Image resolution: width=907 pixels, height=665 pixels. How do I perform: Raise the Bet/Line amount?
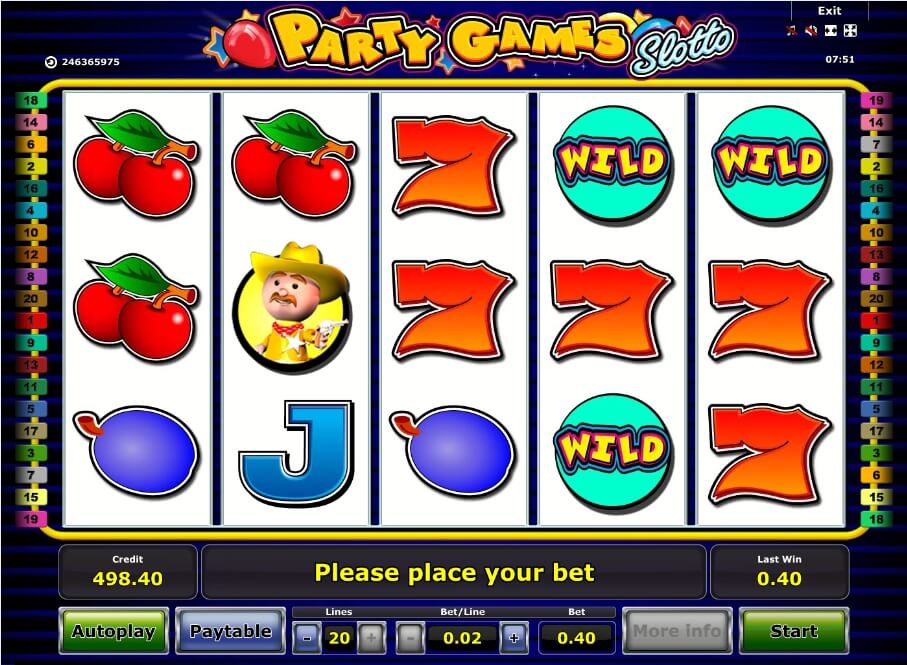514,637
